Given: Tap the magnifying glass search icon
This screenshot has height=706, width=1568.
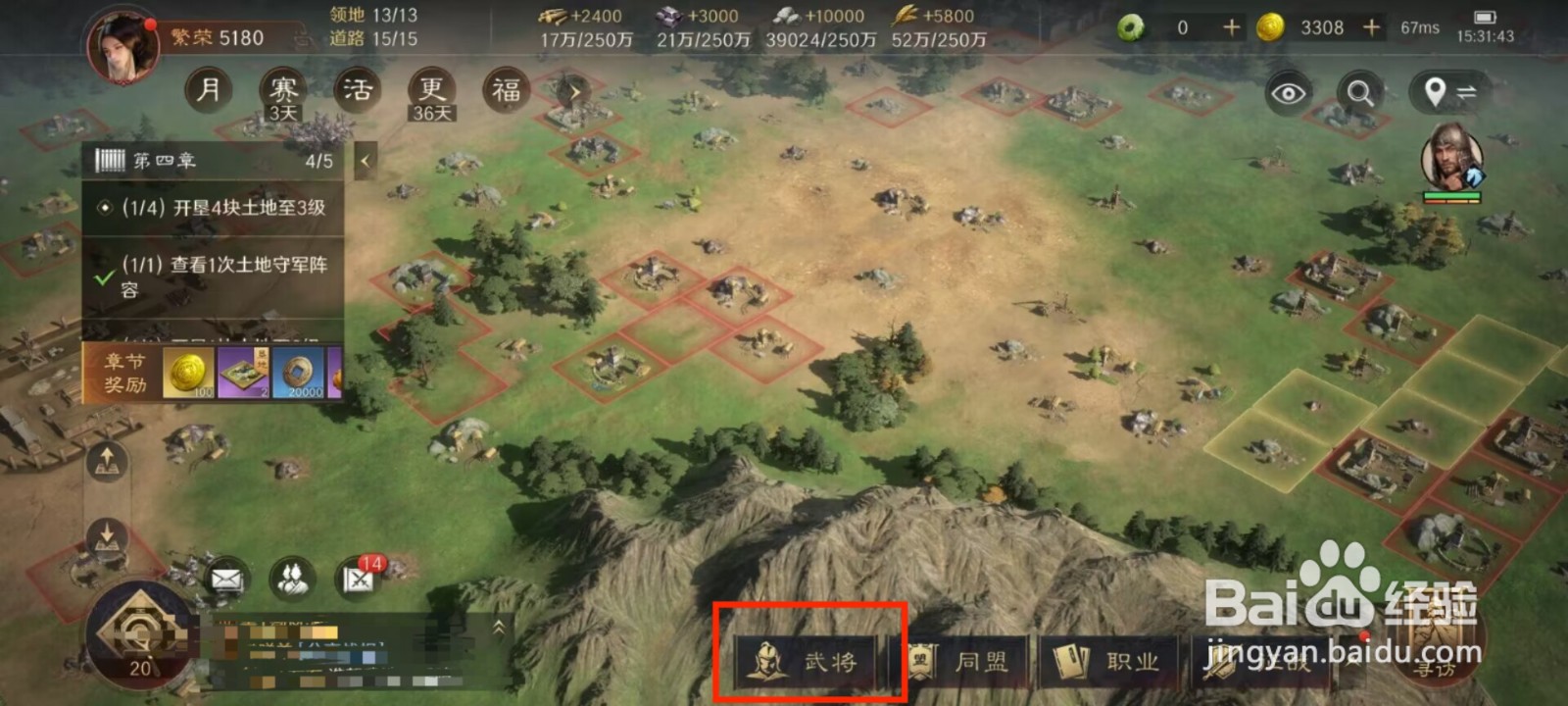Looking at the screenshot, I should (1358, 92).
